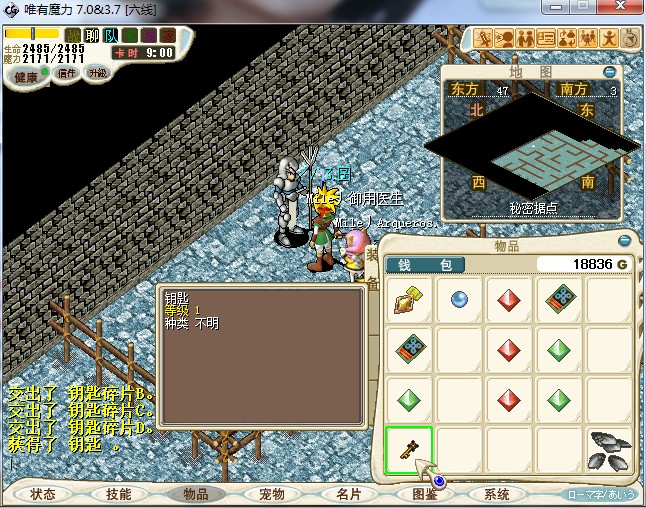Open the 状态 status menu
Screen dimensions: 646x508
coord(43,494)
